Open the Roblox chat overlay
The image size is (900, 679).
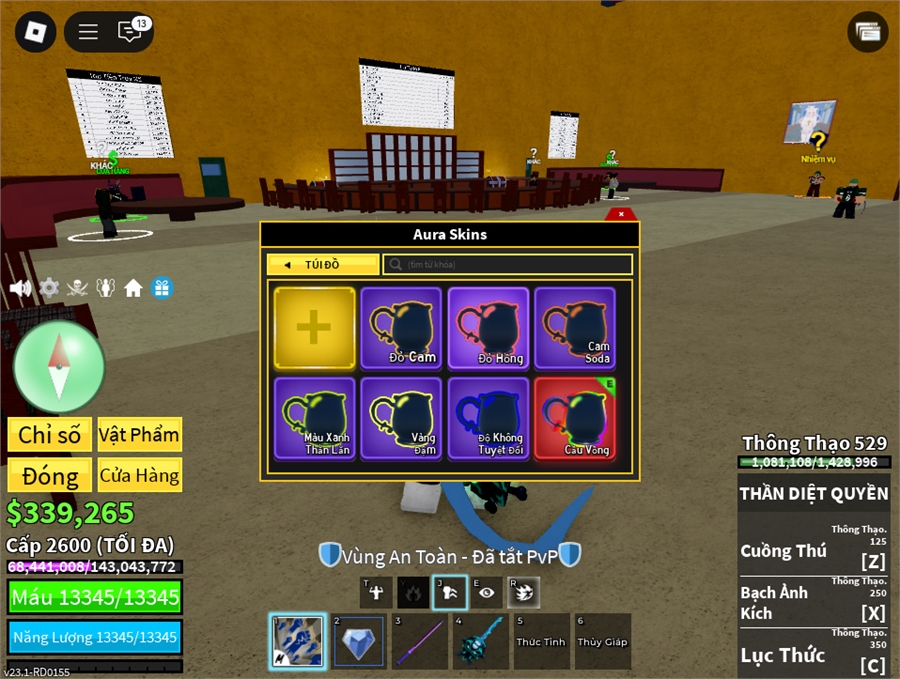[130, 31]
